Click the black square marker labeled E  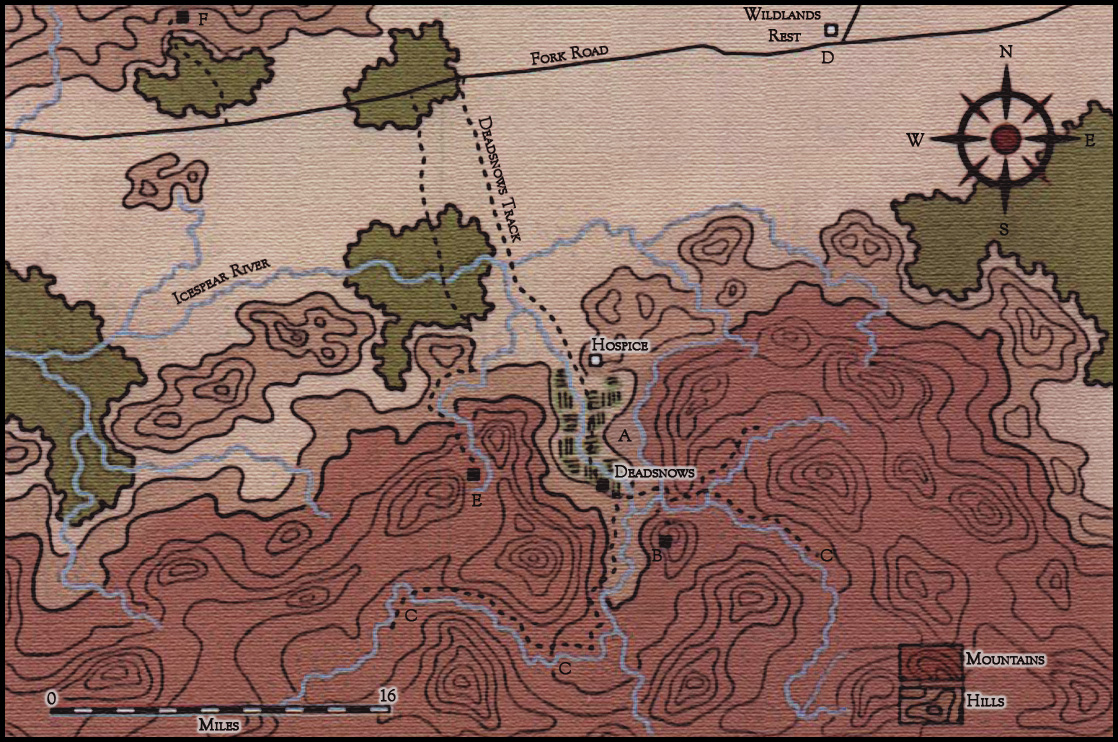[472, 474]
